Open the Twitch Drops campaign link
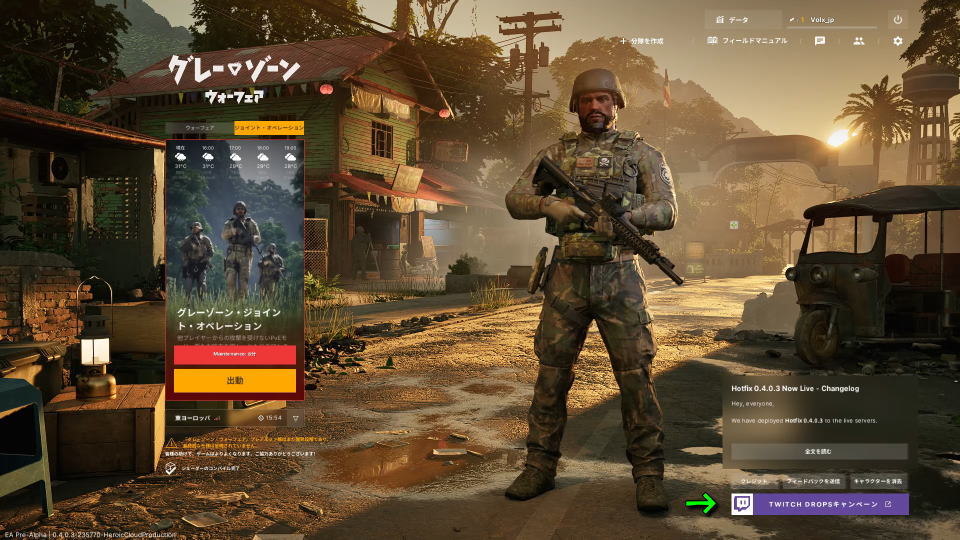Viewport: 960px width, 540px height. tap(820, 504)
